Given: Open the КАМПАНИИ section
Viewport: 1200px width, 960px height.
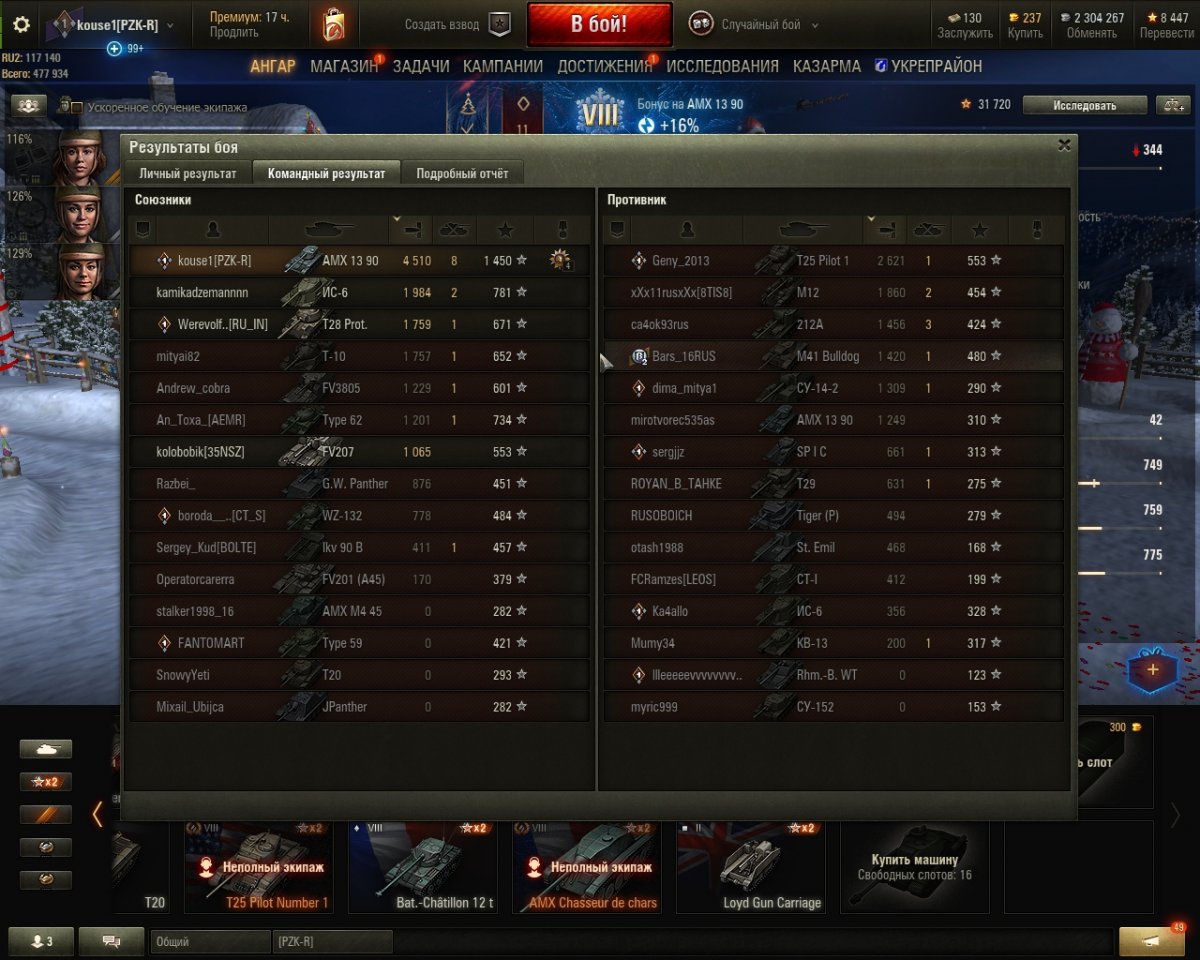Looking at the screenshot, I should point(502,66).
